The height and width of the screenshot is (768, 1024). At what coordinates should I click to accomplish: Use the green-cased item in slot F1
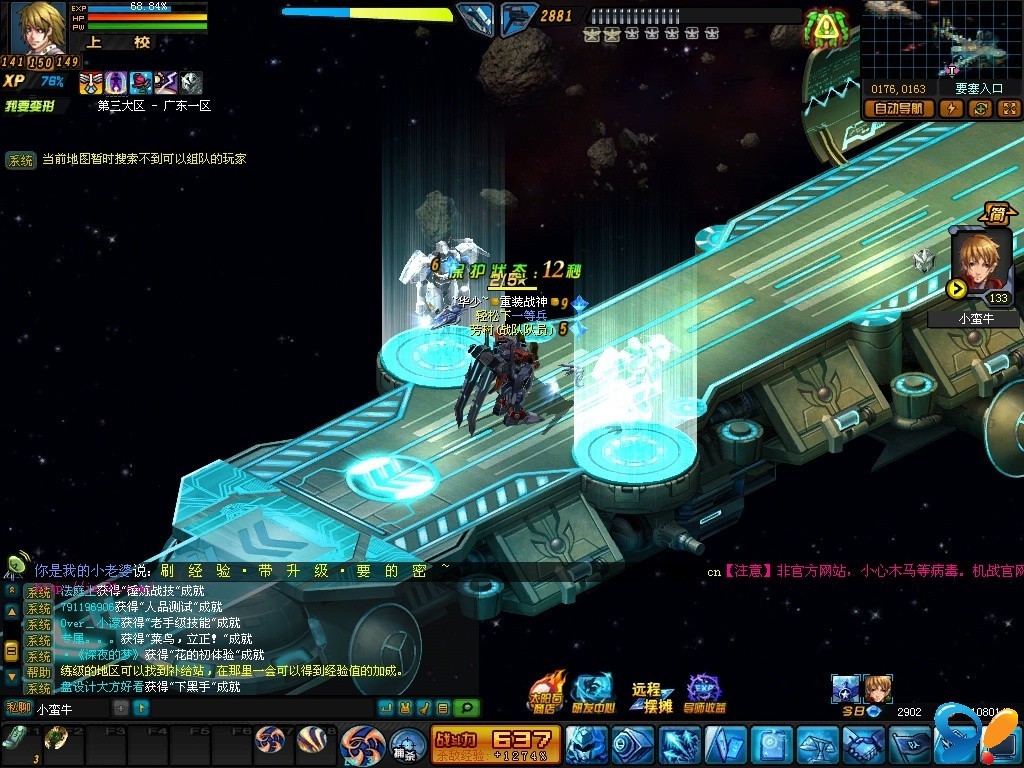point(14,739)
